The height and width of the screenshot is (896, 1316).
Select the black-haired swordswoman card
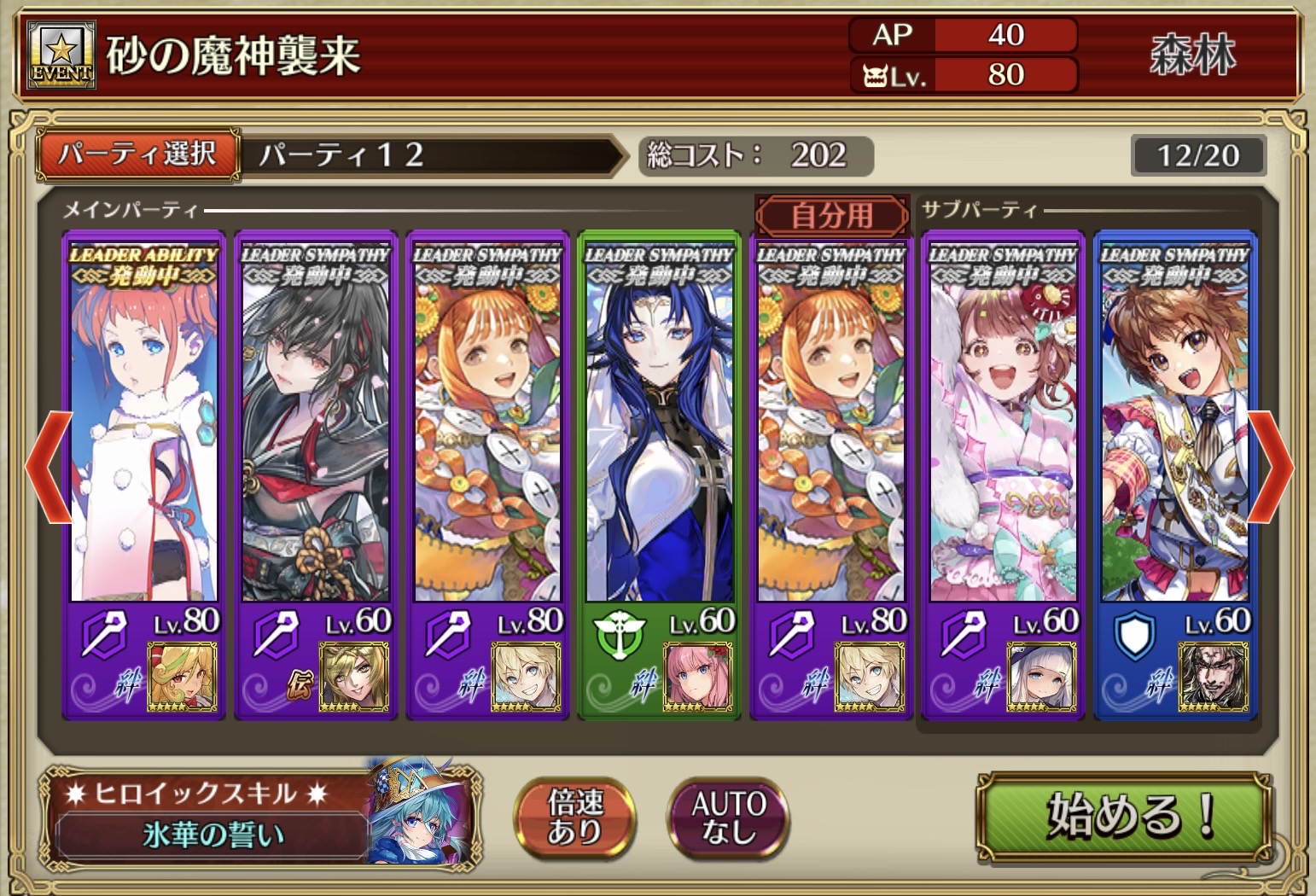coord(316,427)
